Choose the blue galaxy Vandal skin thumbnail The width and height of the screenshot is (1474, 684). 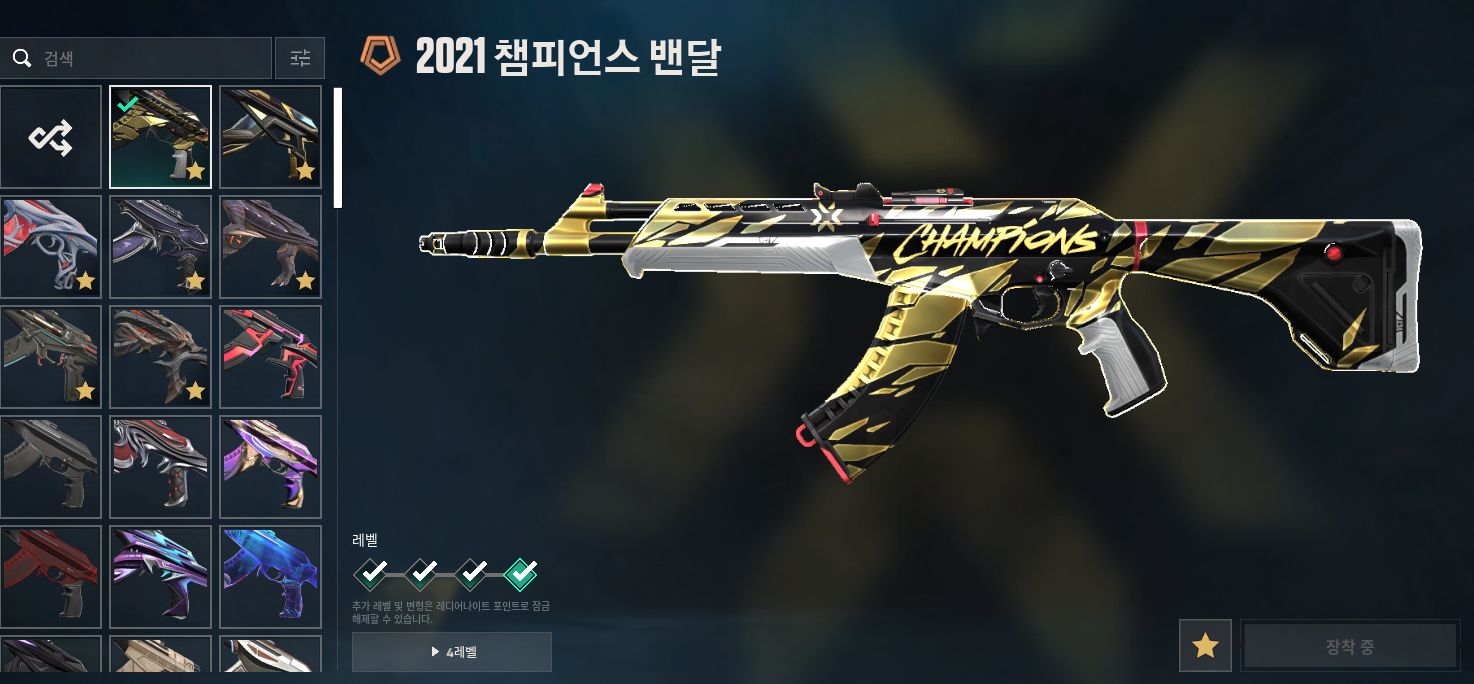pos(270,577)
